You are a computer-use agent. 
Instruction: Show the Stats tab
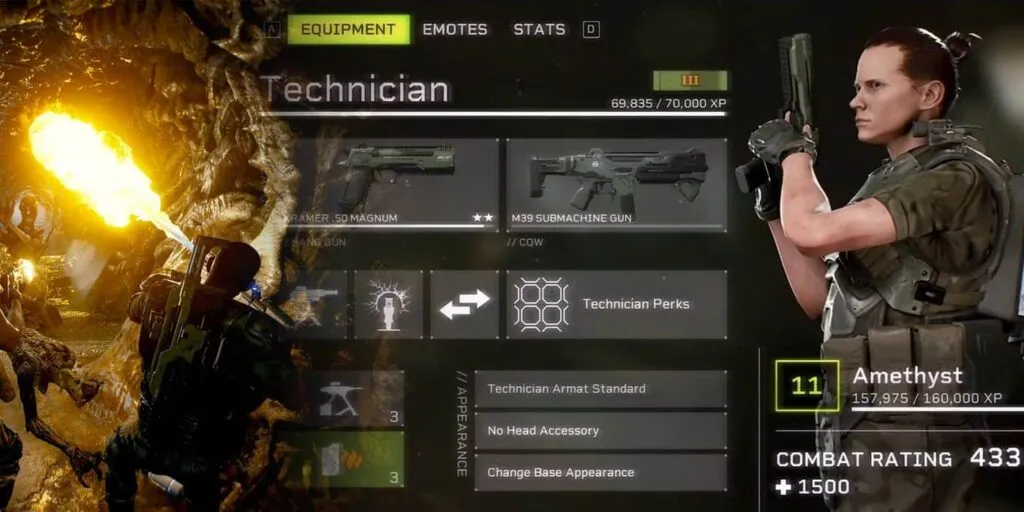coord(539,30)
